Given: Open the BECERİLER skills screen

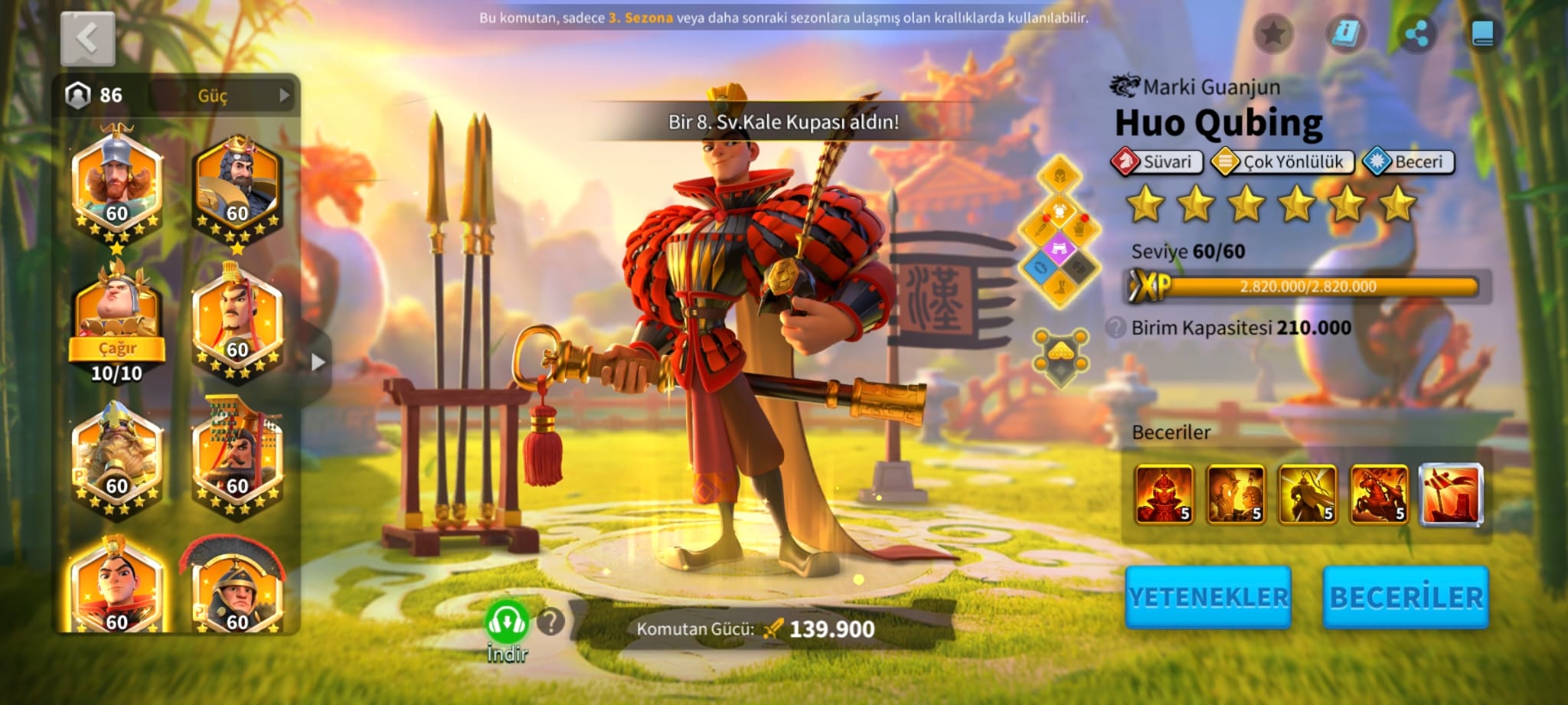Looking at the screenshot, I should [1406, 597].
